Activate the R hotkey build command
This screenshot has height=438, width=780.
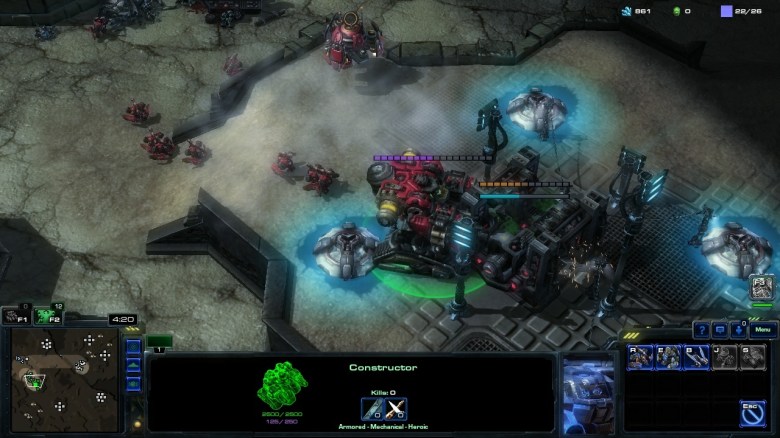(x=640, y=356)
